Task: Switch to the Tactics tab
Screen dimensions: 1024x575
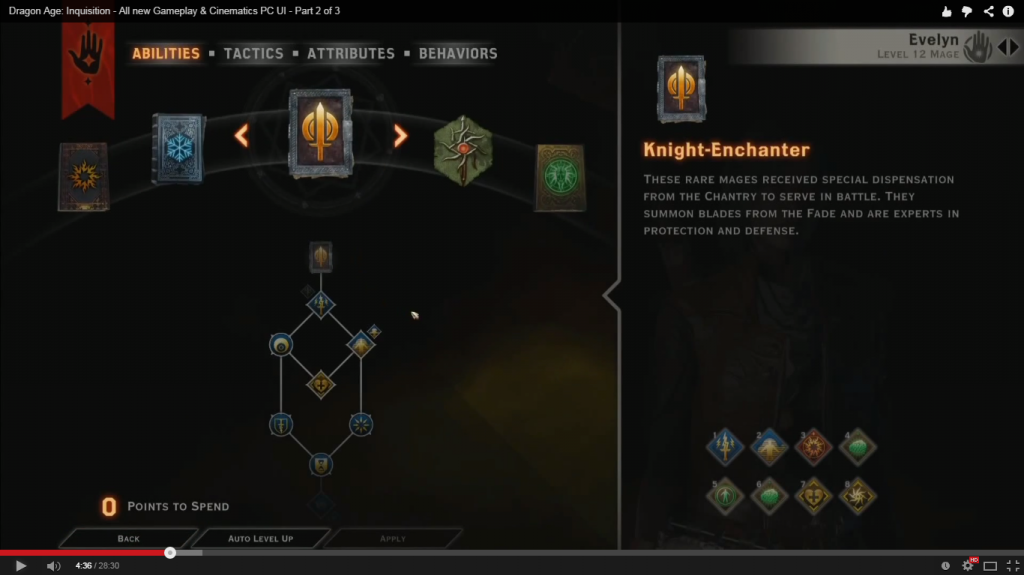Action: [x=253, y=53]
